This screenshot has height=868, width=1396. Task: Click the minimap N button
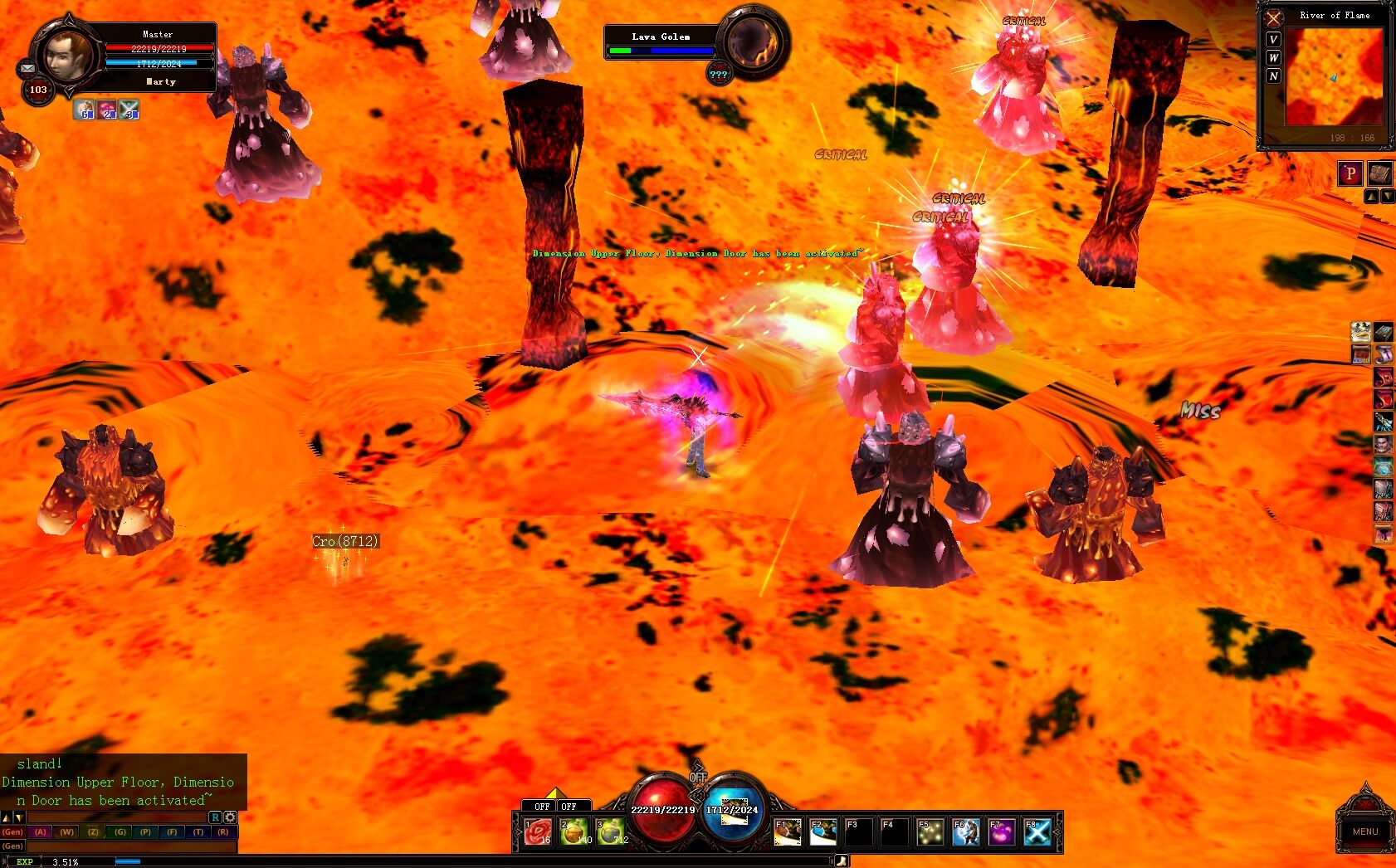tap(1273, 76)
